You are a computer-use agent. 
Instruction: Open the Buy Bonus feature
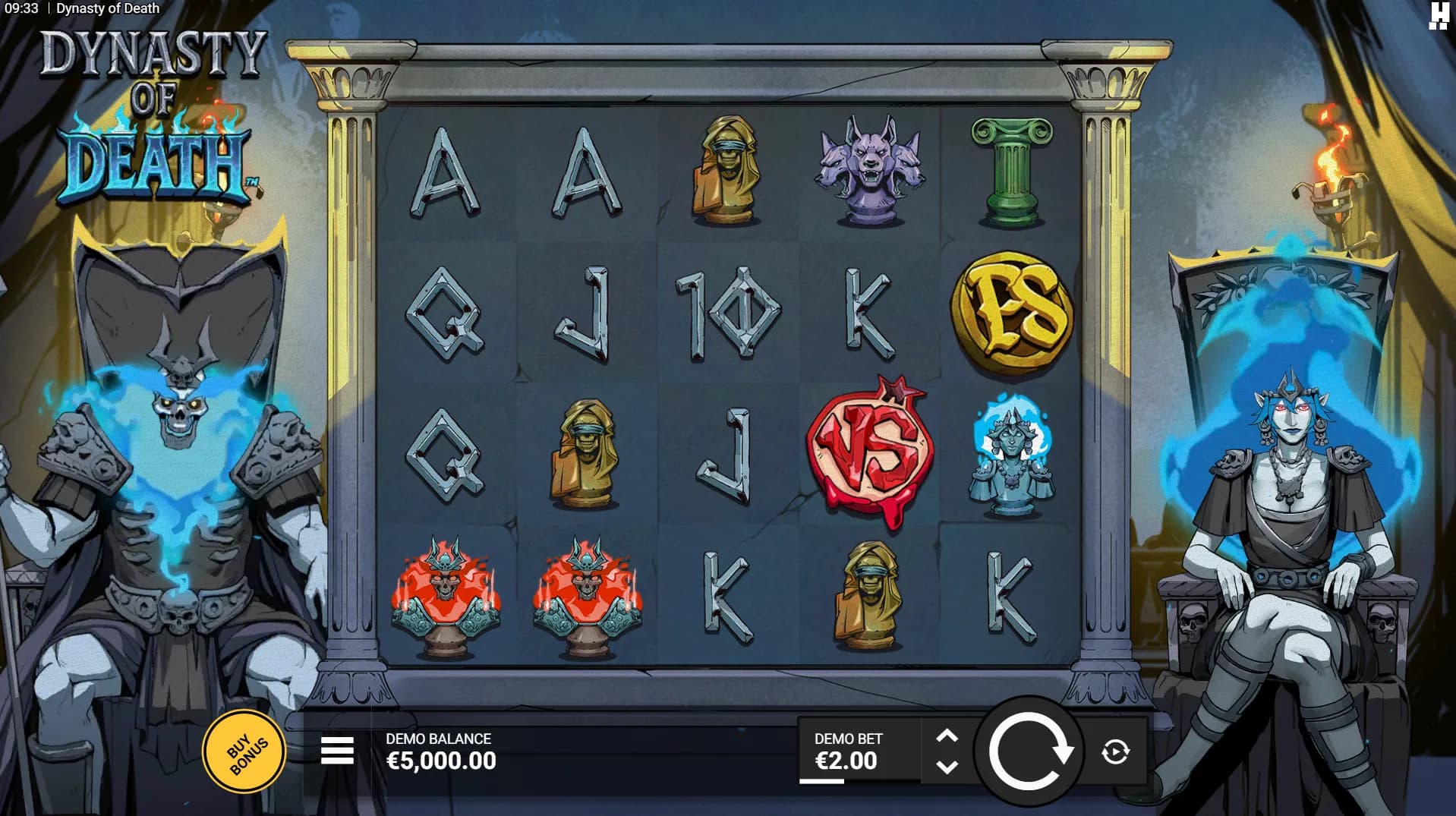244,751
